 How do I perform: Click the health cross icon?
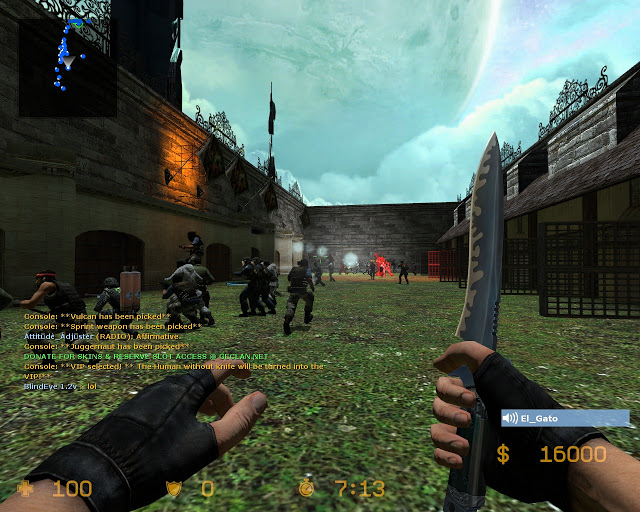coord(23,488)
